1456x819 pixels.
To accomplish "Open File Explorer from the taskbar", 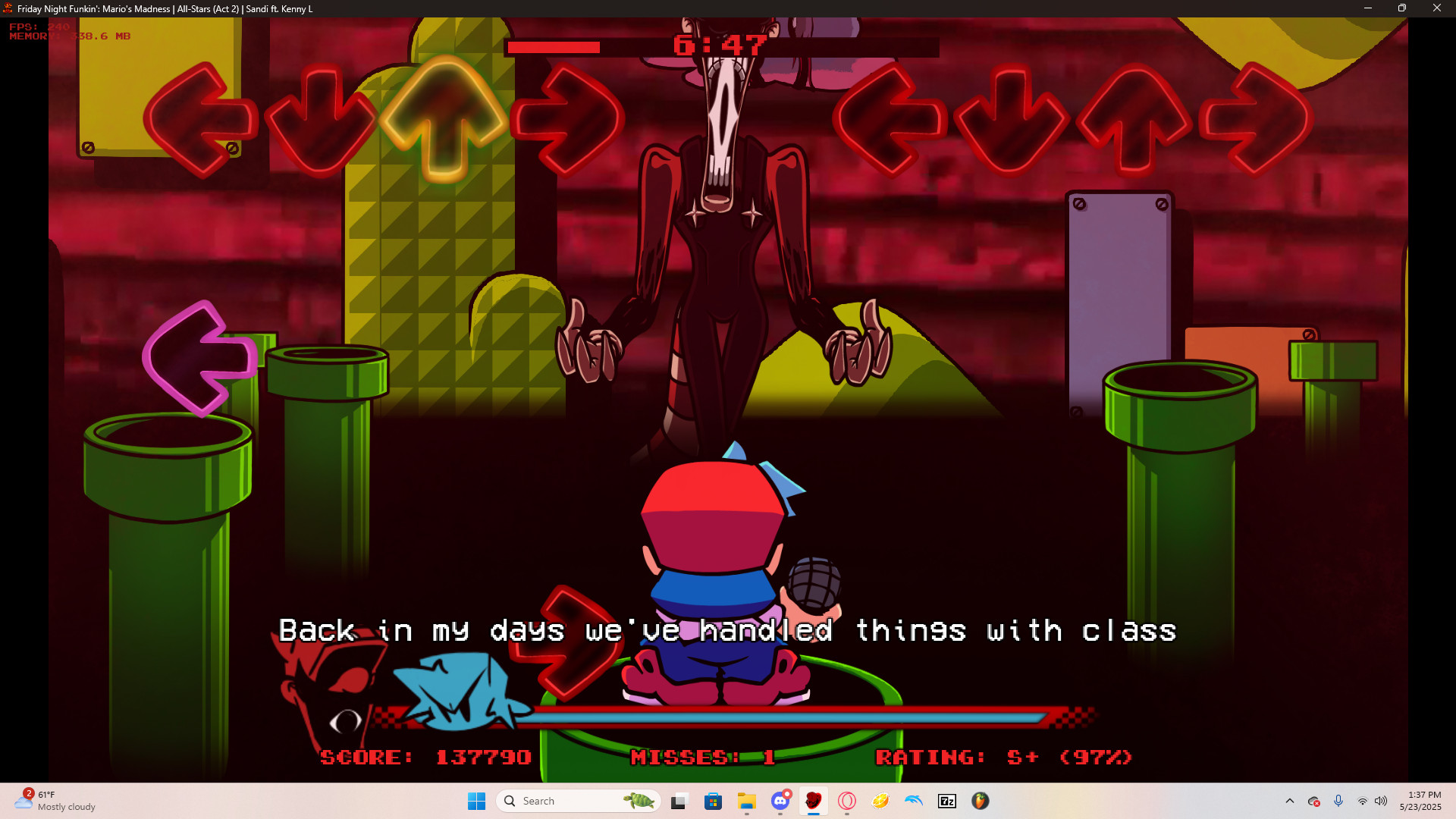I will pyautogui.click(x=748, y=802).
